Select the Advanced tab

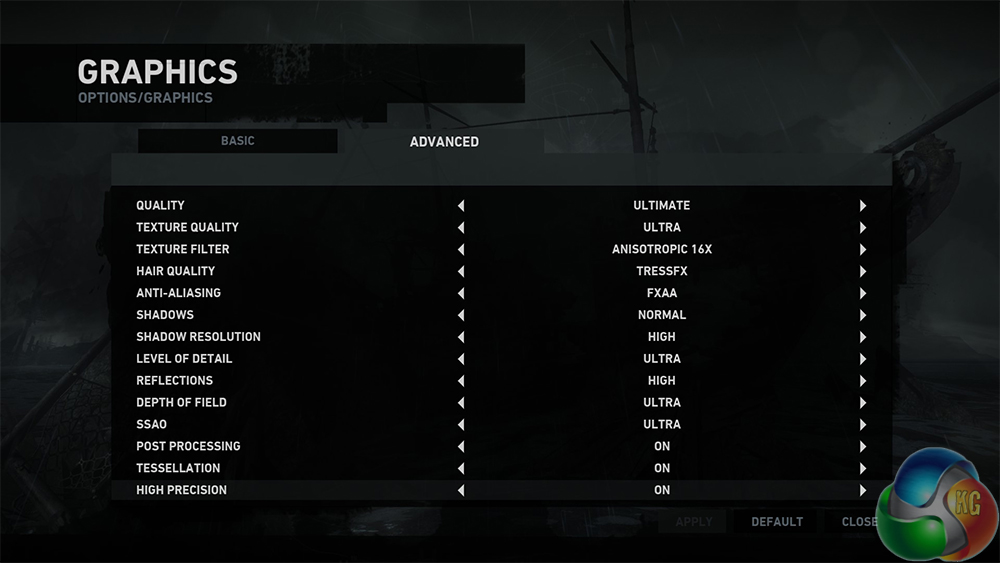point(444,142)
